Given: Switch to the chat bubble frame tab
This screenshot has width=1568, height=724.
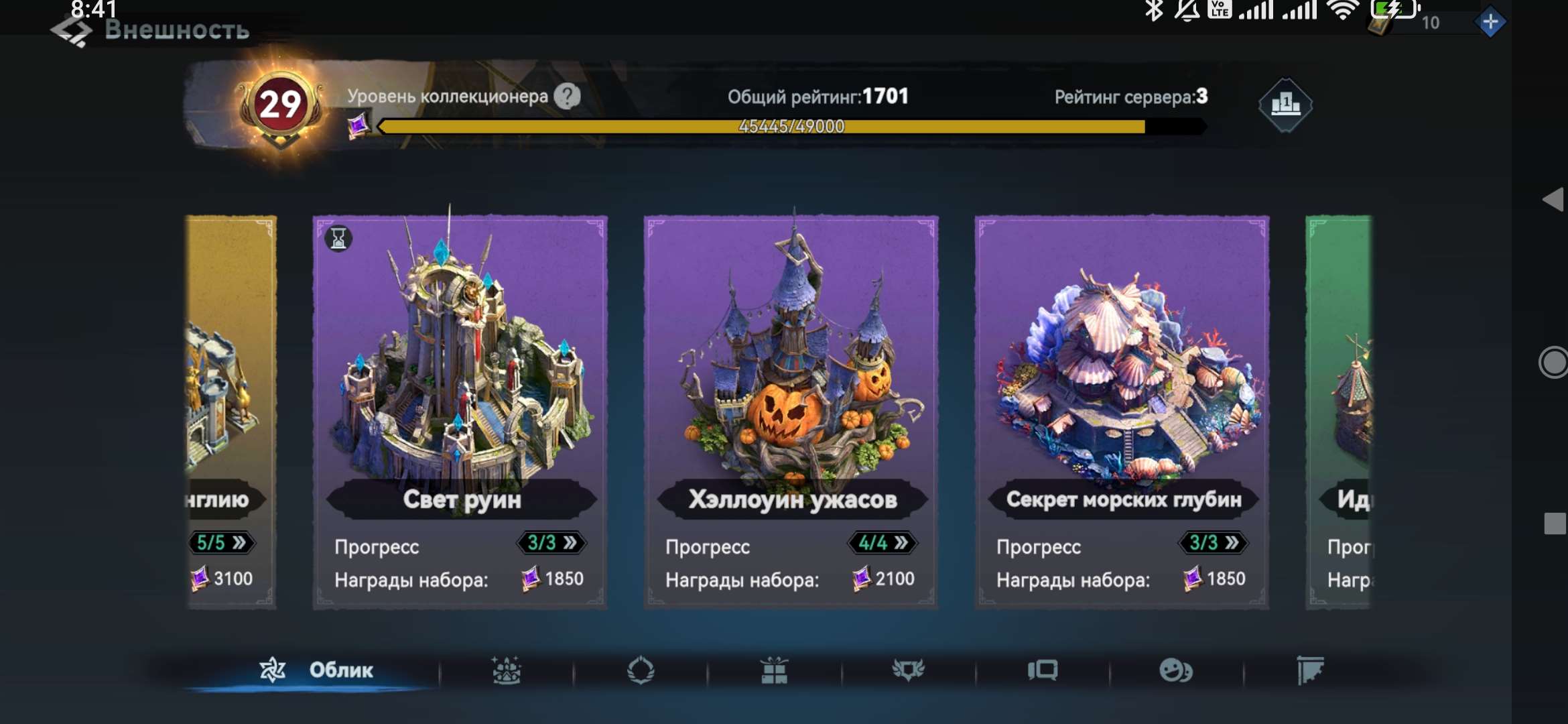Looking at the screenshot, I should pos(1043,670).
